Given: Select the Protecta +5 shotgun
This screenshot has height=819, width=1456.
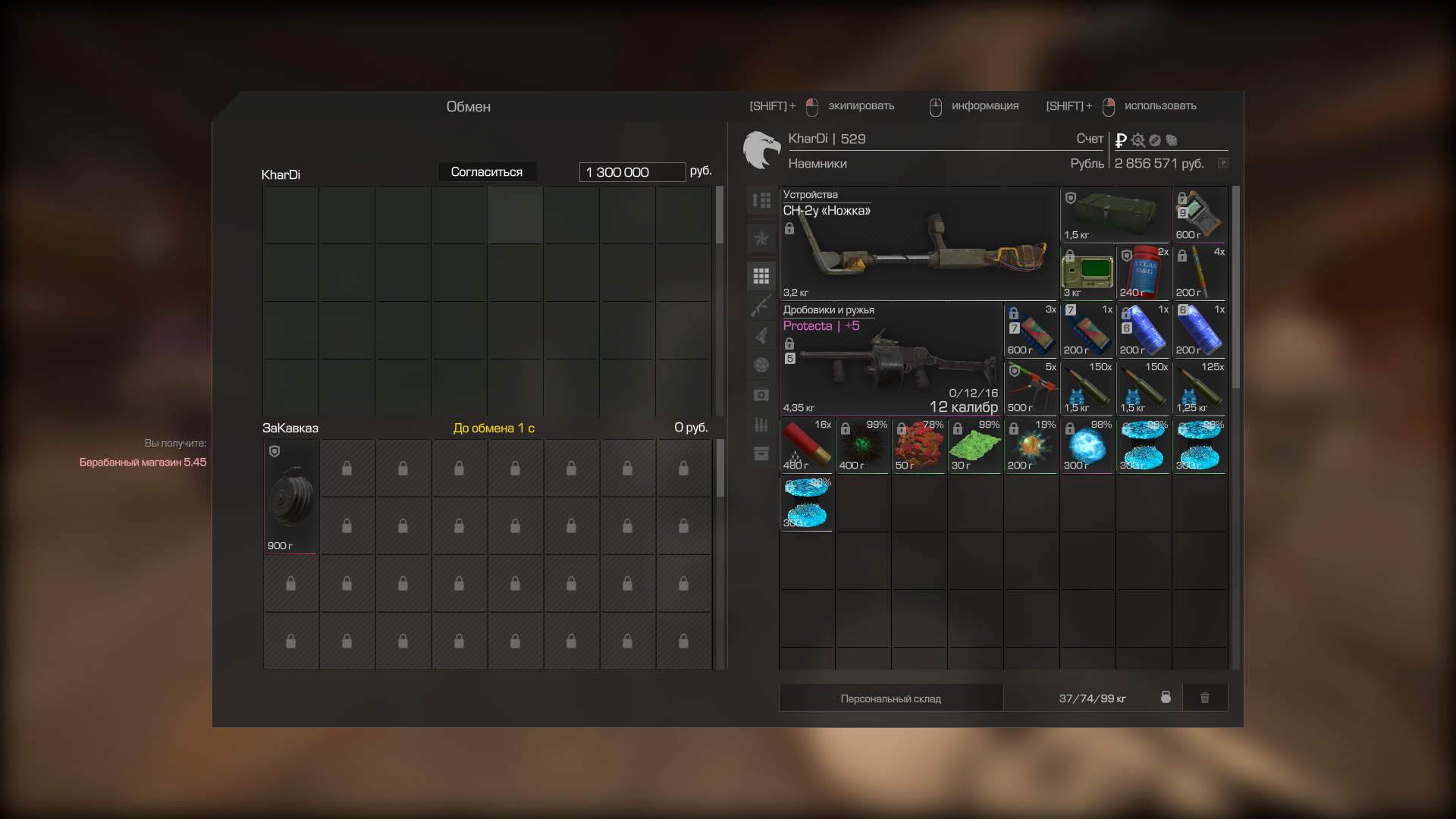Looking at the screenshot, I should pyautogui.click(x=891, y=359).
